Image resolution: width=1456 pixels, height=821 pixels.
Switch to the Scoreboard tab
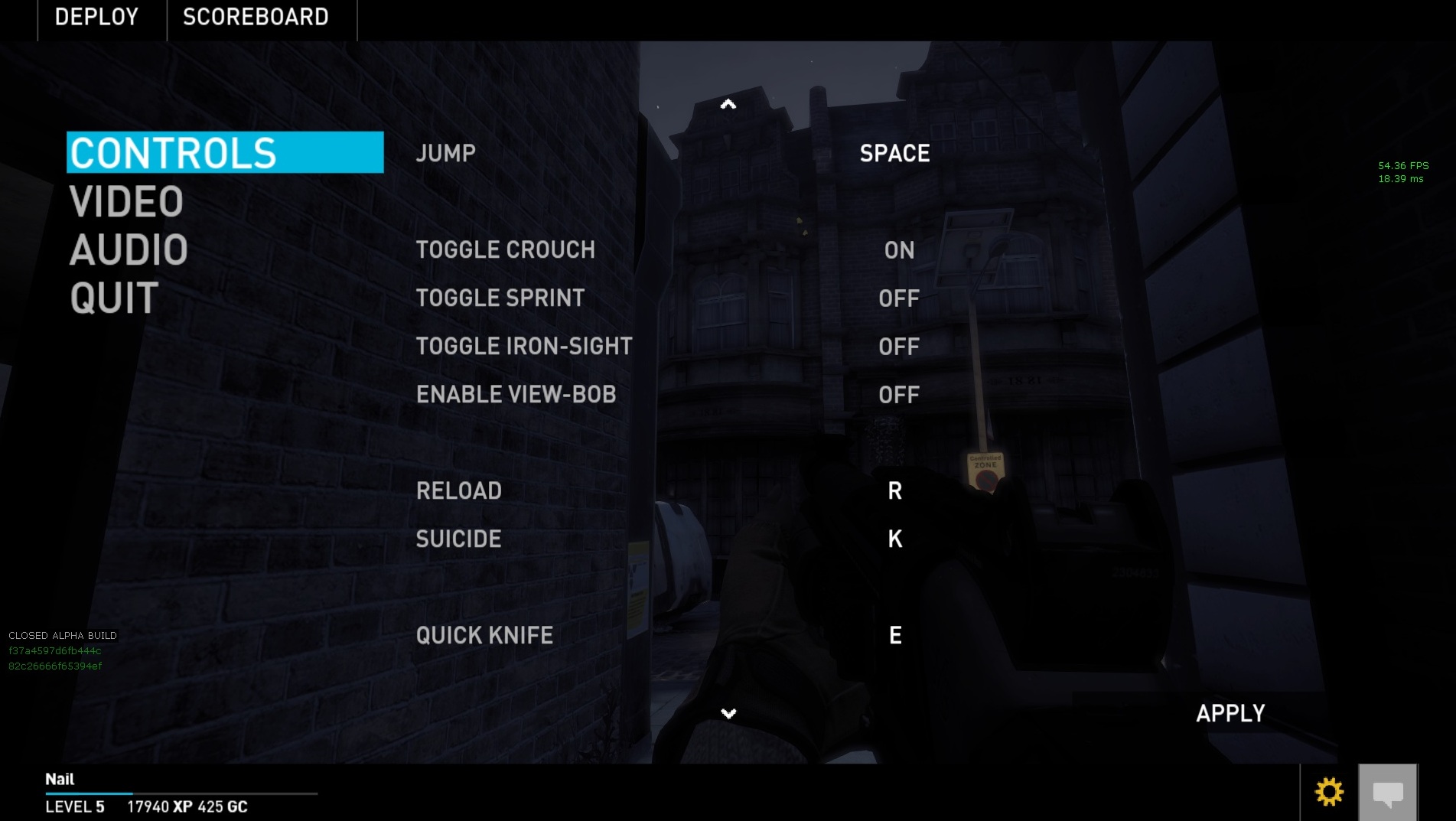click(256, 17)
